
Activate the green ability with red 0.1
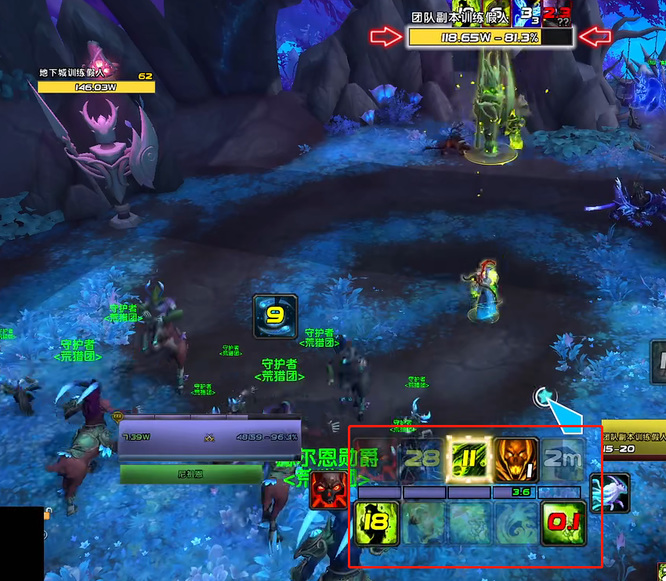563,522
